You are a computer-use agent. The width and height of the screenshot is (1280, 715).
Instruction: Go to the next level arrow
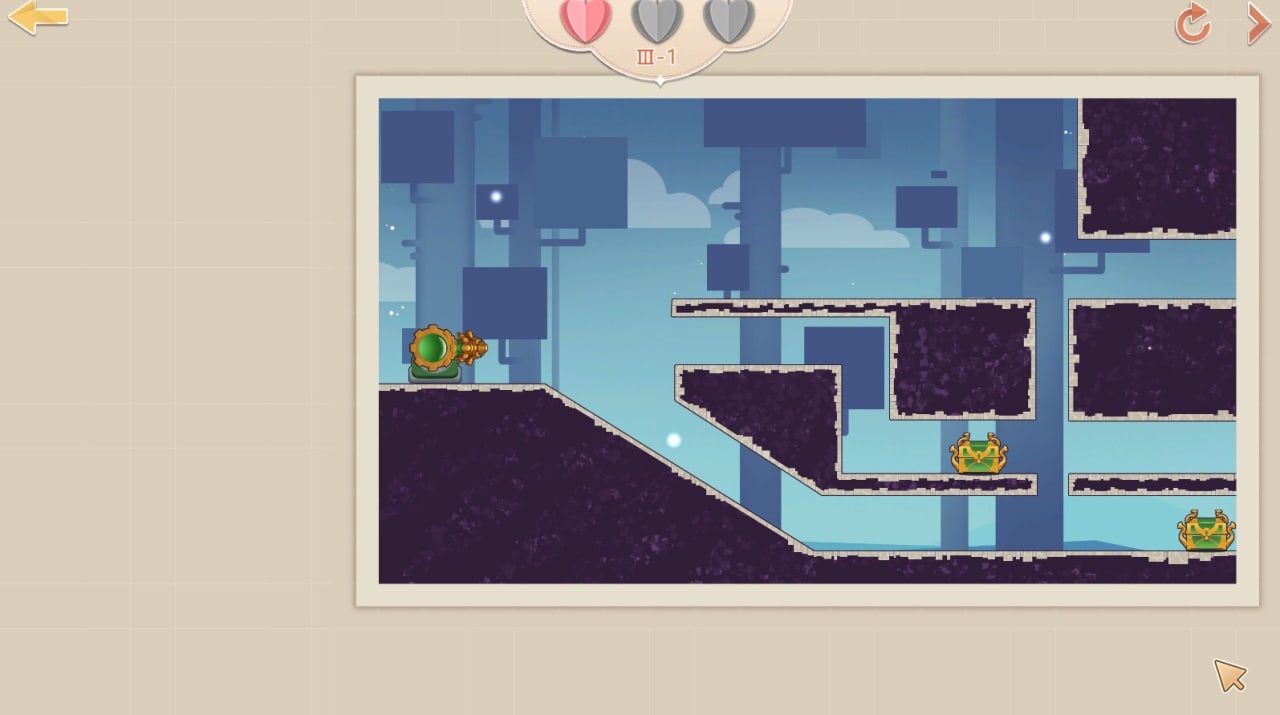tap(1257, 23)
